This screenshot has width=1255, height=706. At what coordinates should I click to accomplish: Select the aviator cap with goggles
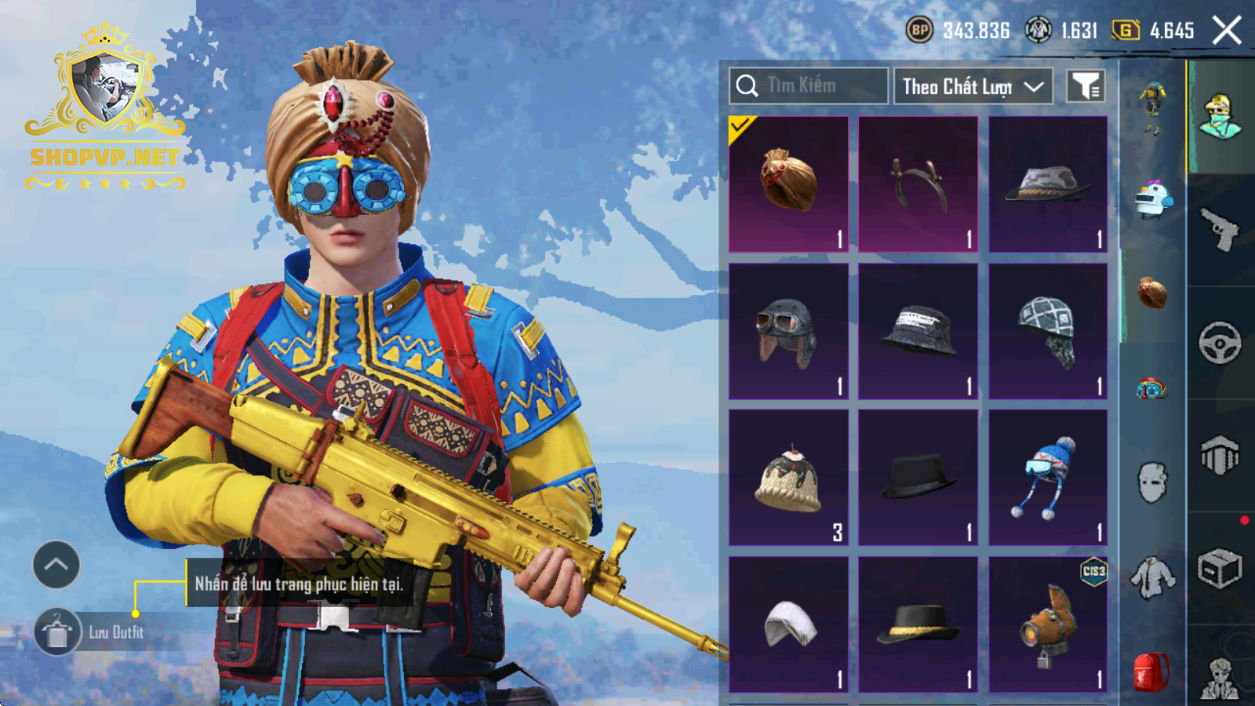[788, 331]
